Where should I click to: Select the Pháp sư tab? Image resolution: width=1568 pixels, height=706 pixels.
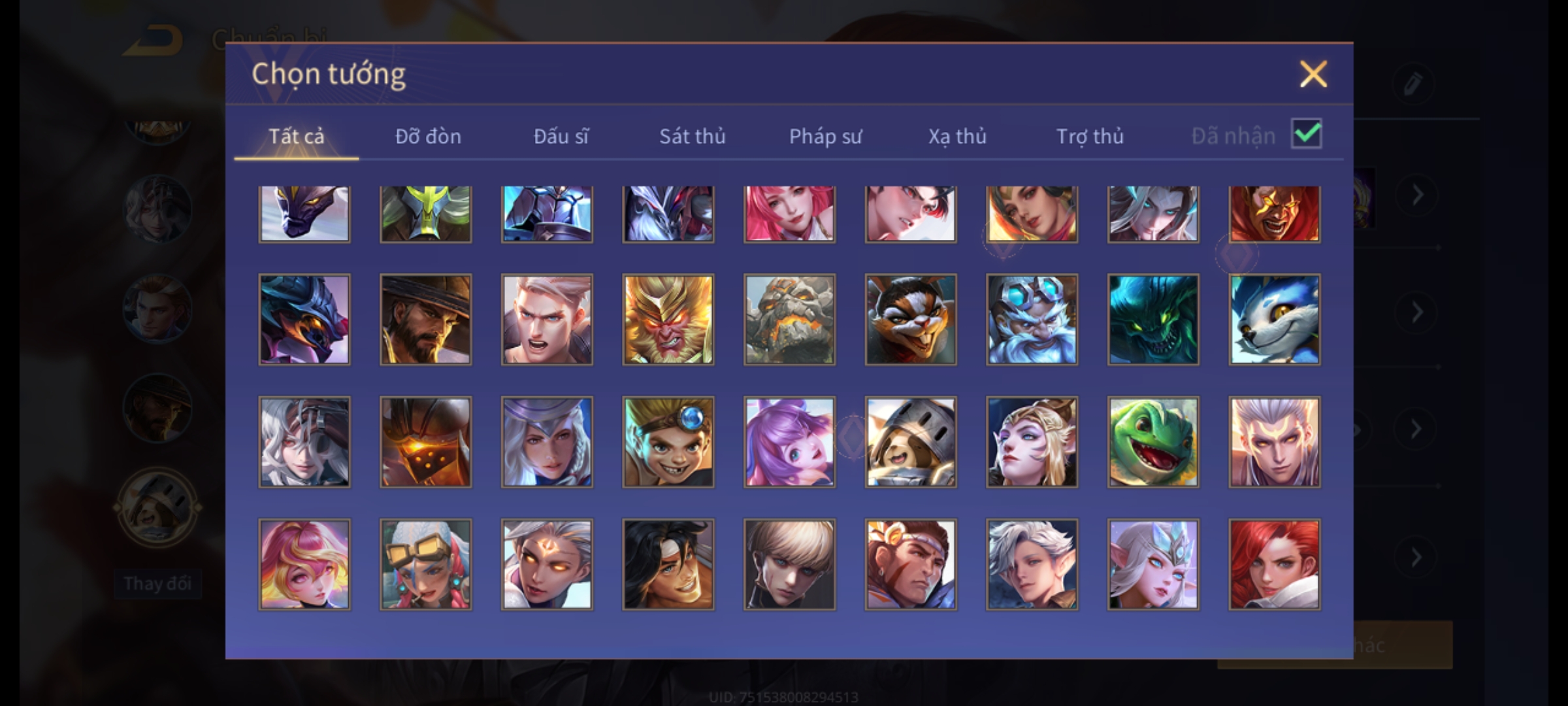coord(825,136)
